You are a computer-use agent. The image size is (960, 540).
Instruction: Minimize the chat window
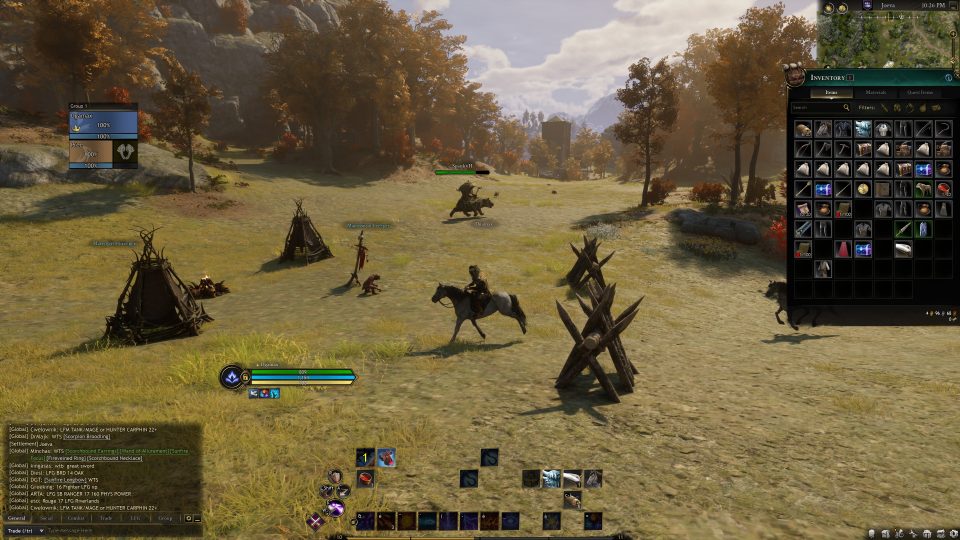(x=197, y=518)
